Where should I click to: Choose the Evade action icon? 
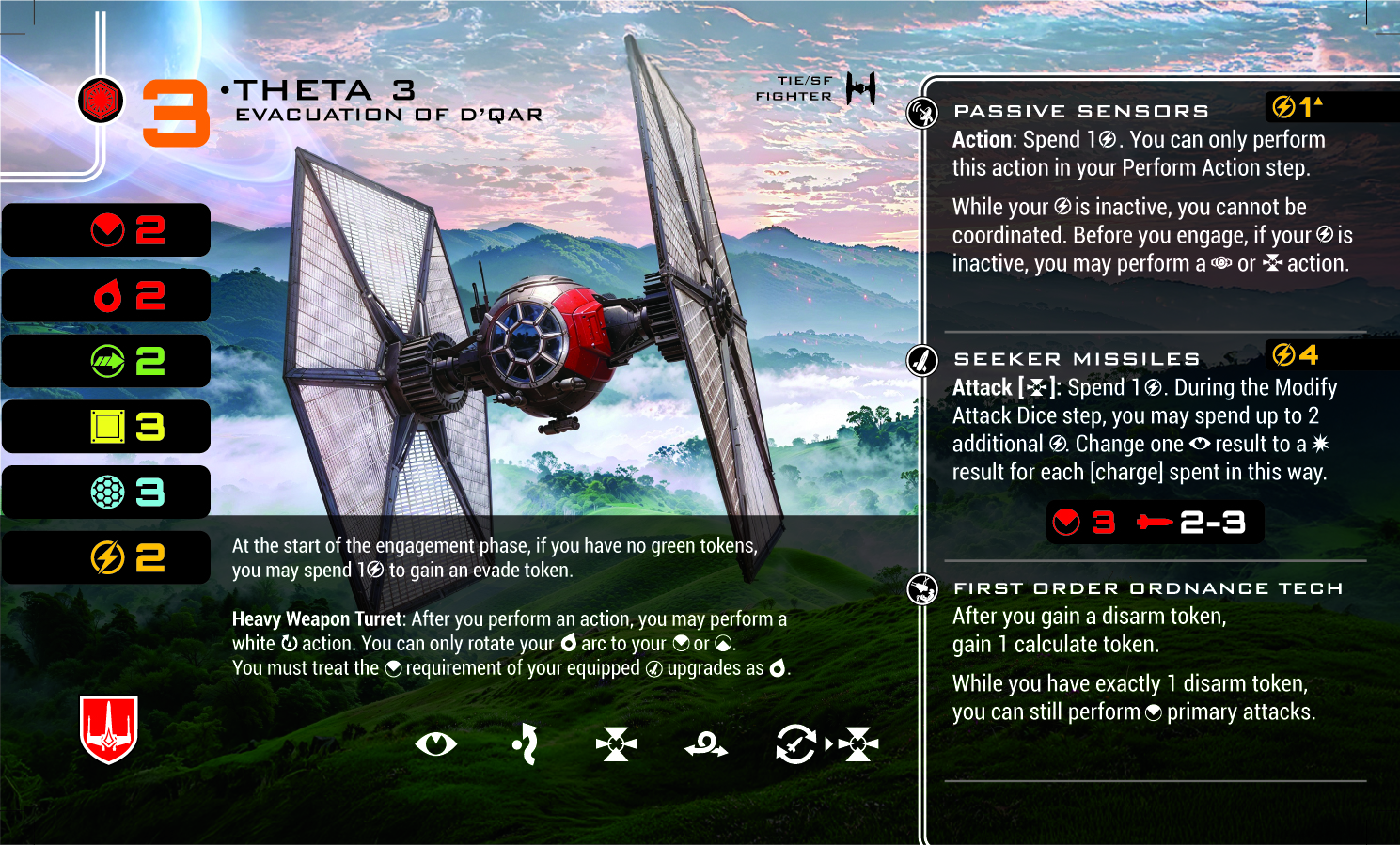tap(526, 744)
